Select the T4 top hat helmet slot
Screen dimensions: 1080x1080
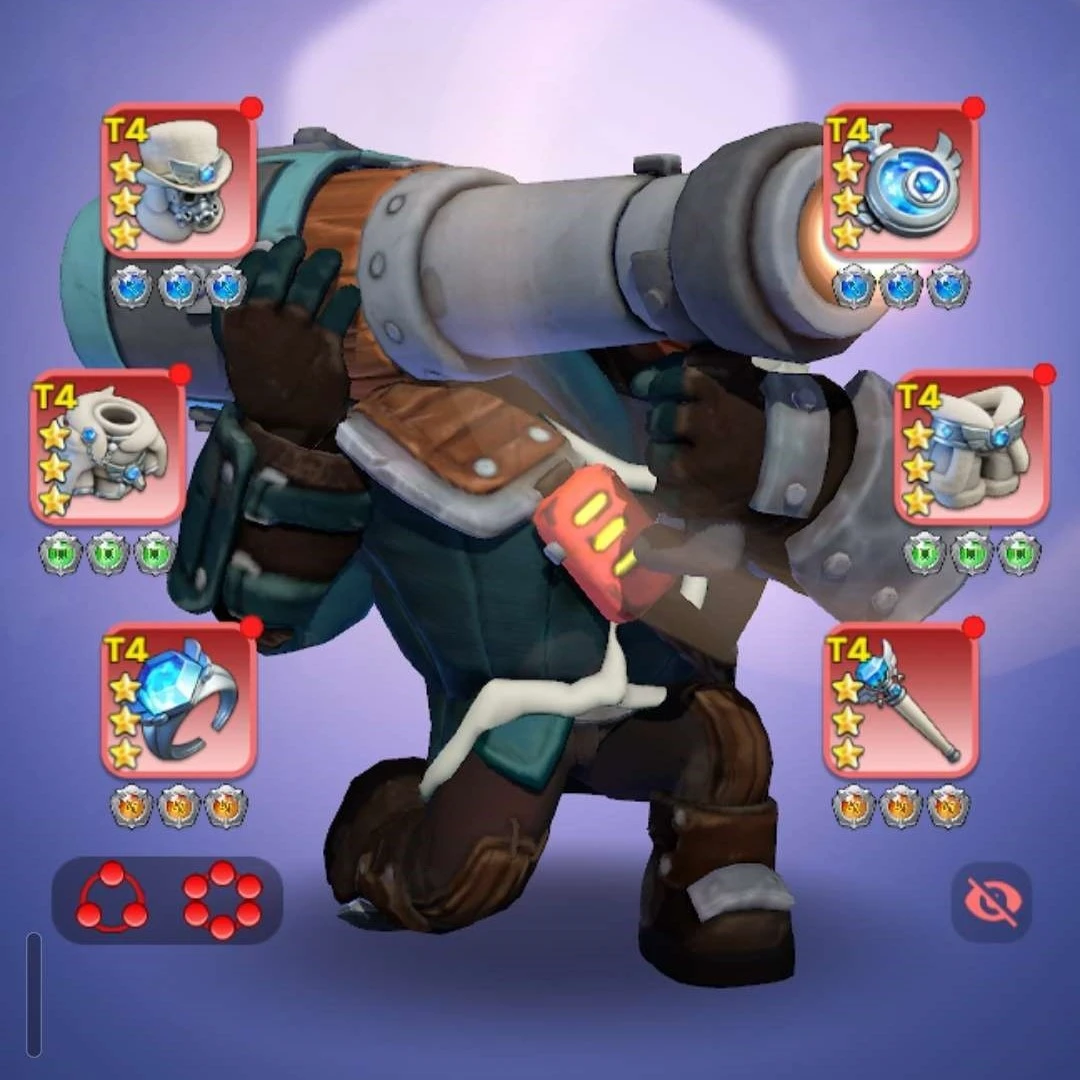(179, 182)
